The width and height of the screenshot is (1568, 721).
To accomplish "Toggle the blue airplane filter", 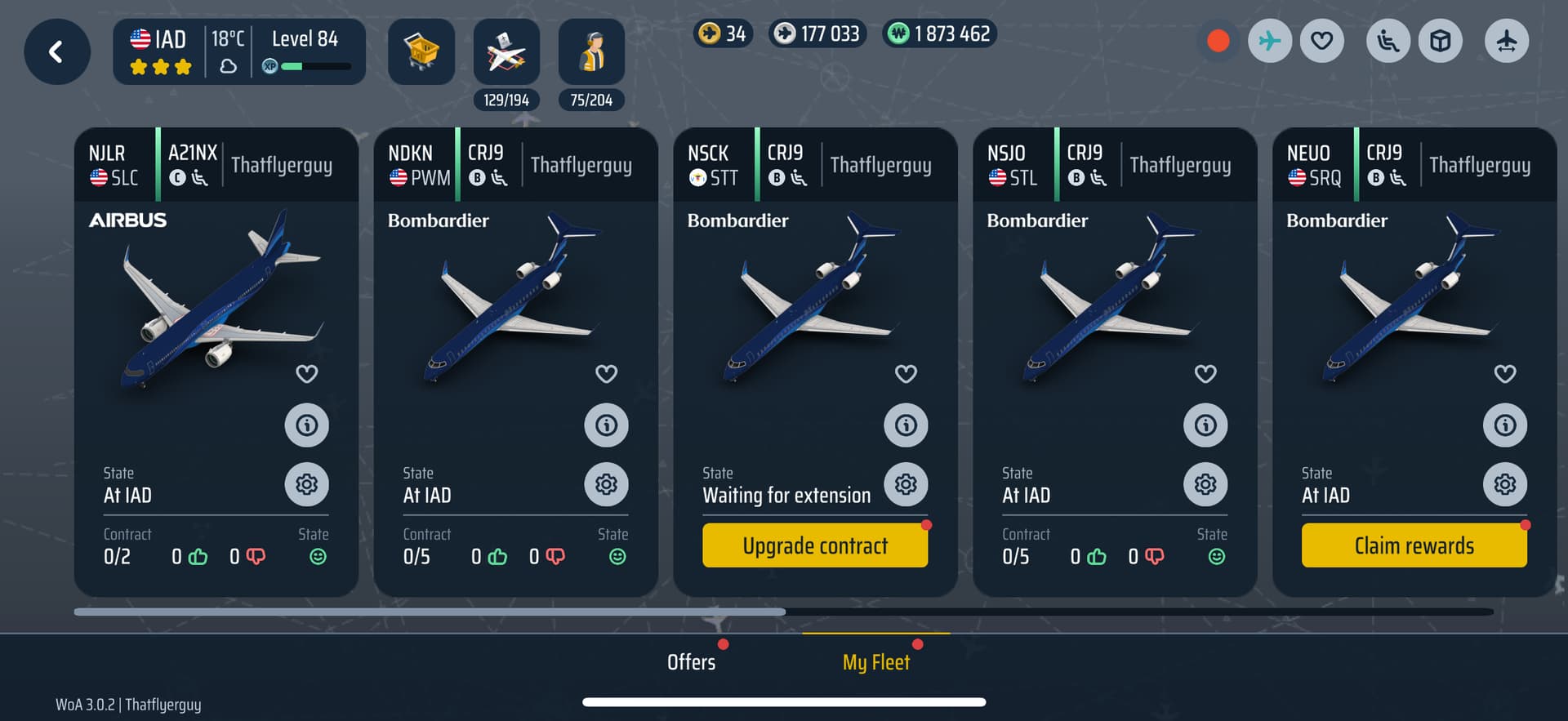I will tap(1270, 41).
